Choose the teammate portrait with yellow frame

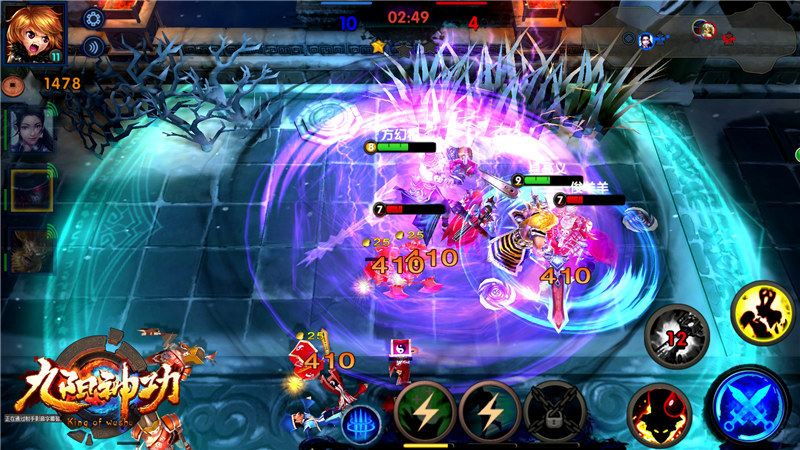pos(31,188)
